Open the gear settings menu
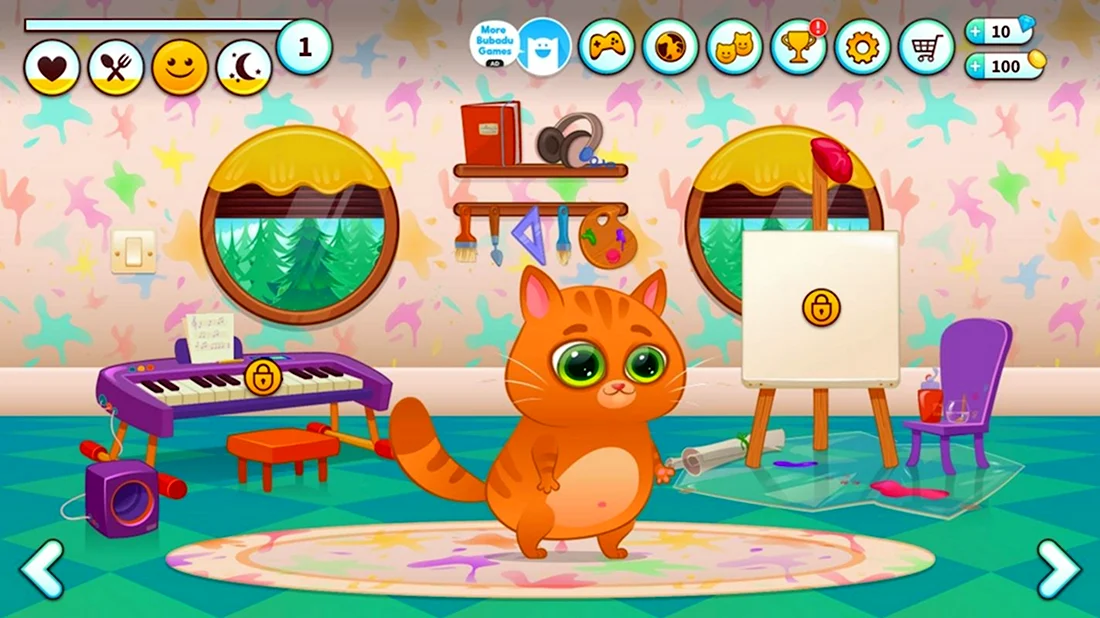The width and height of the screenshot is (1100, 618). coord(863,46)
